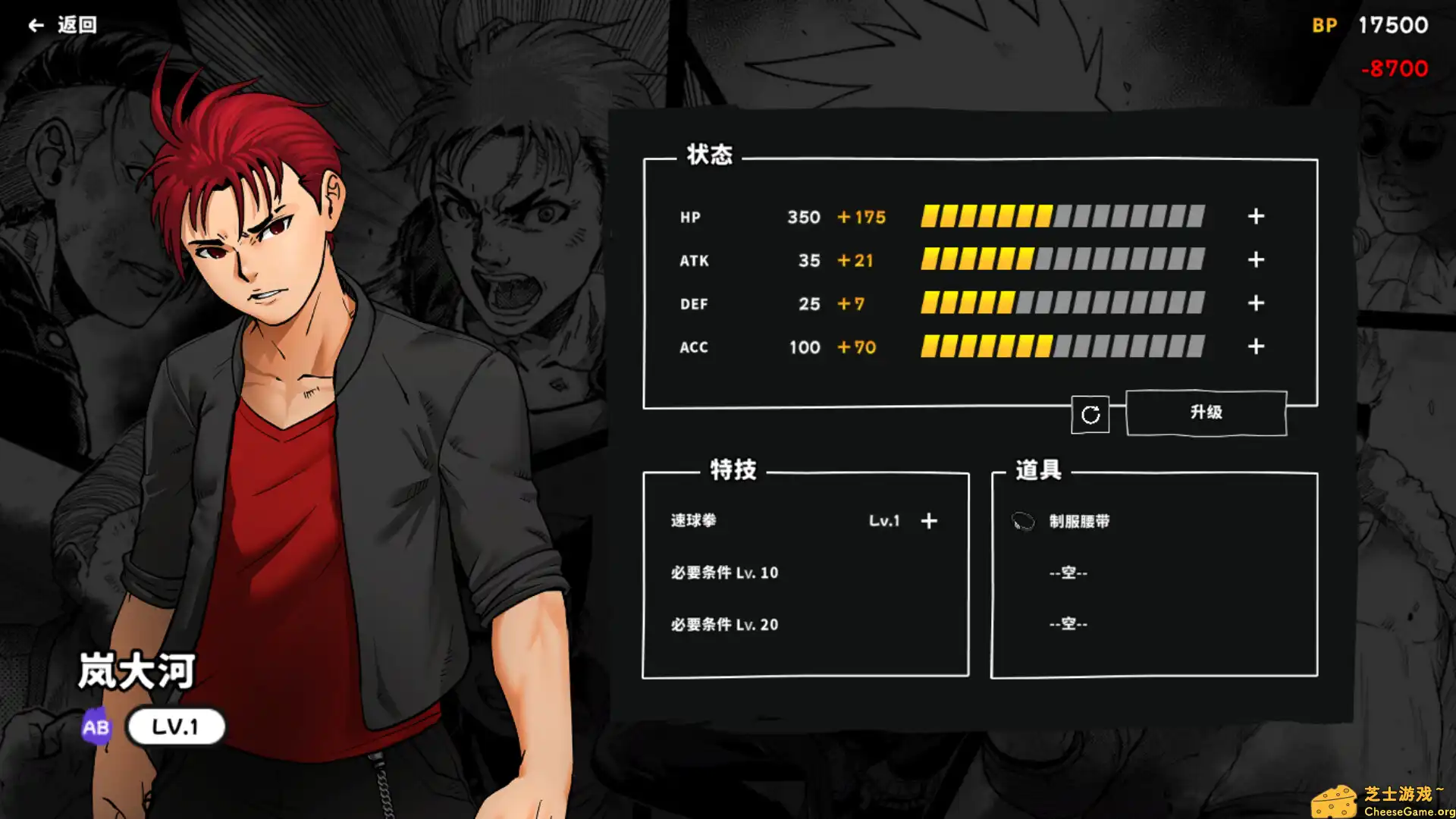Click the reset stat allocation icon
Screen dimensions: 1456x819
[1090, 414]
